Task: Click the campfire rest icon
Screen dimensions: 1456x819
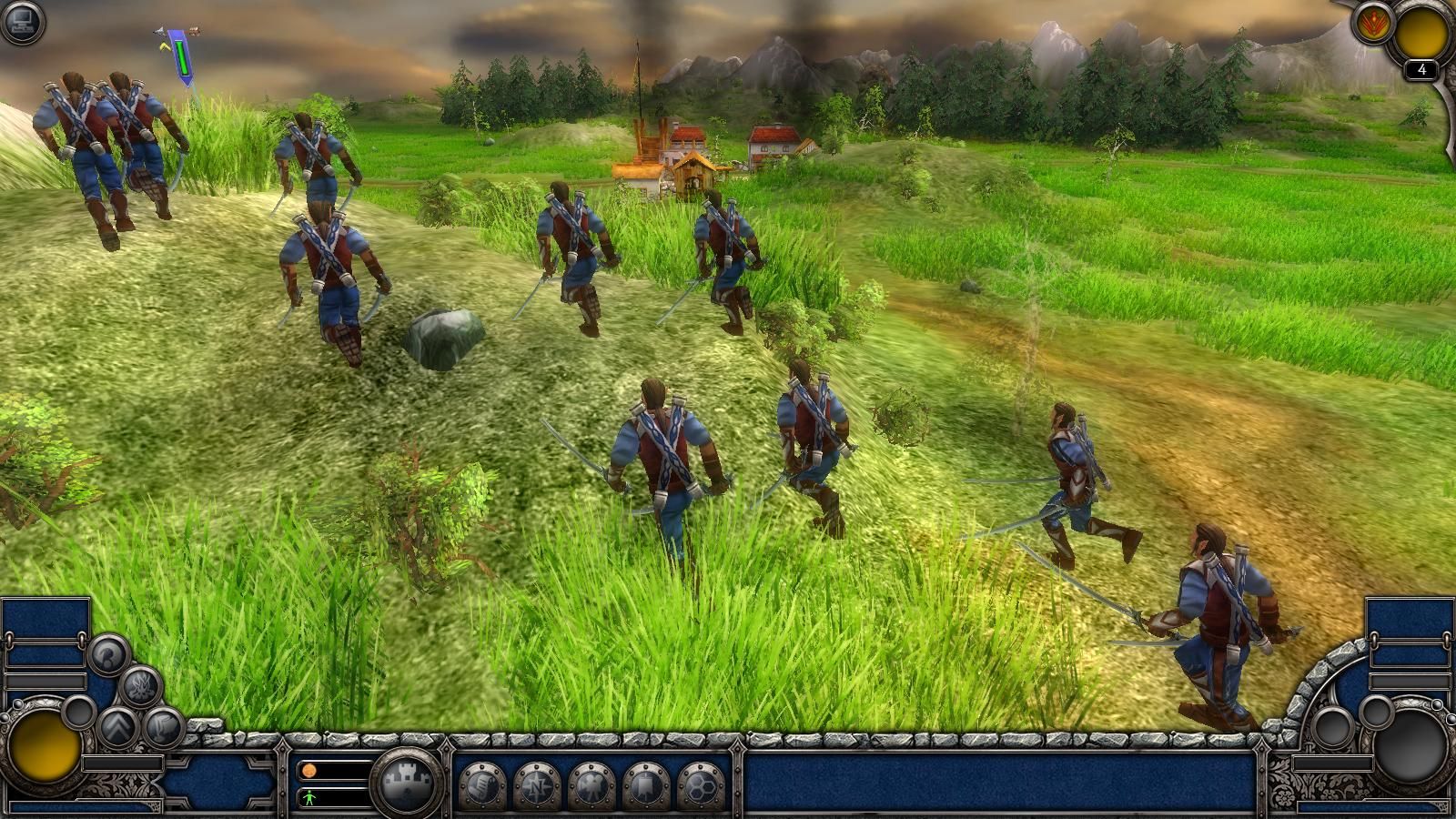Action: pyautogui.click(x=139, y=684)
